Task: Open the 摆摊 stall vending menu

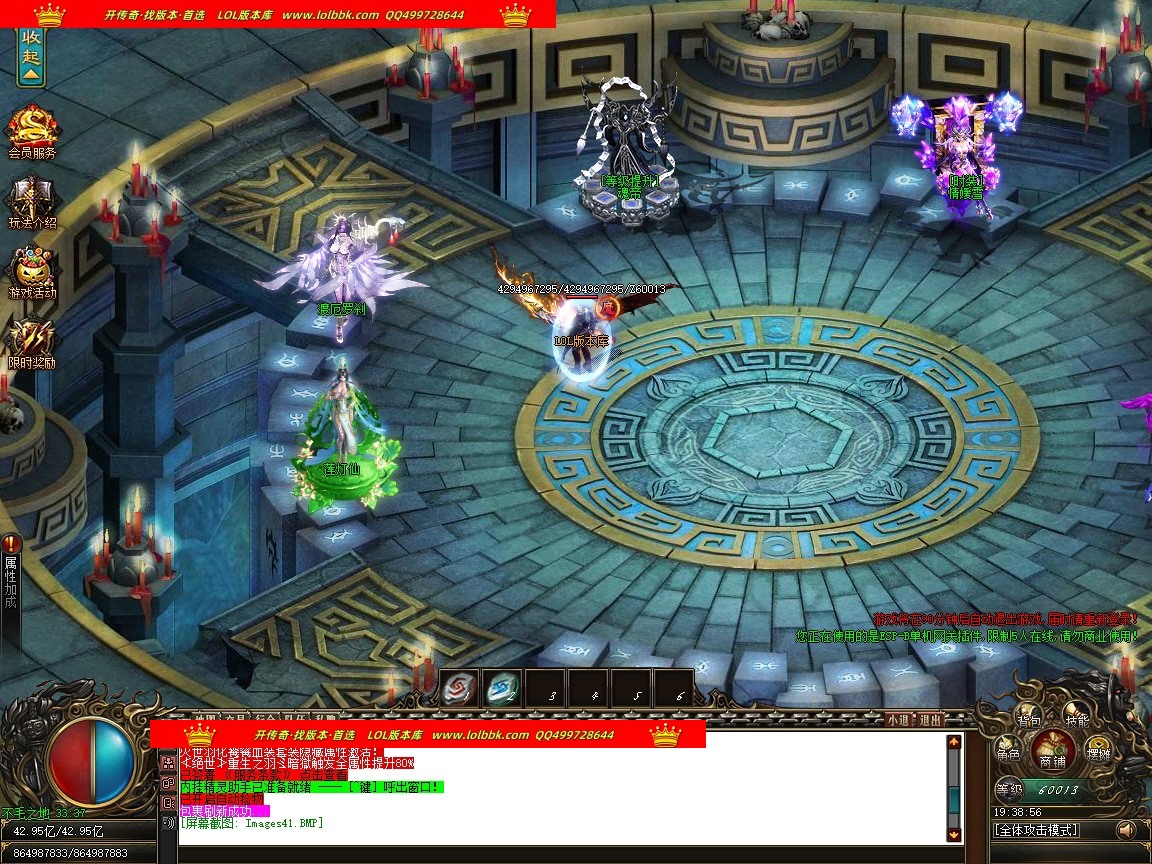Action: coord(1098,753)
